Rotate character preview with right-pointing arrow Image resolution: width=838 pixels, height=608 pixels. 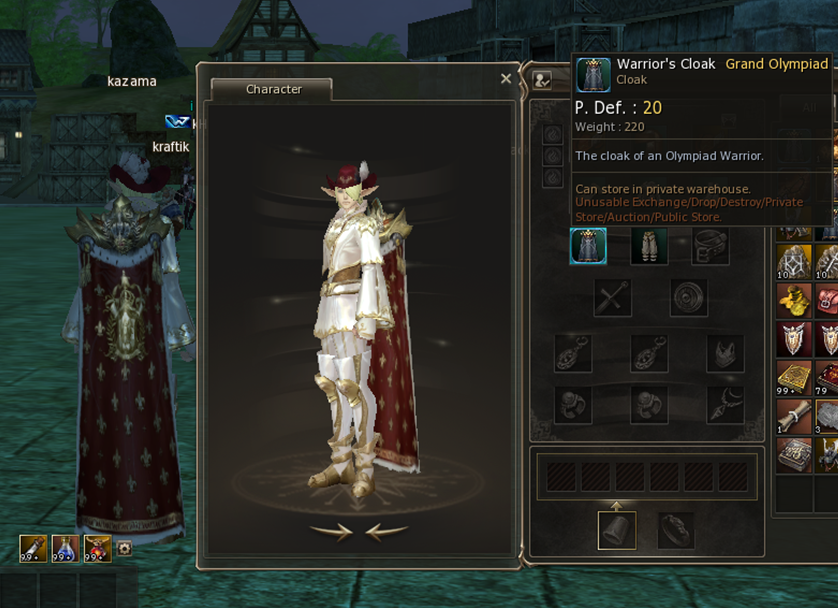click(330, 532)
